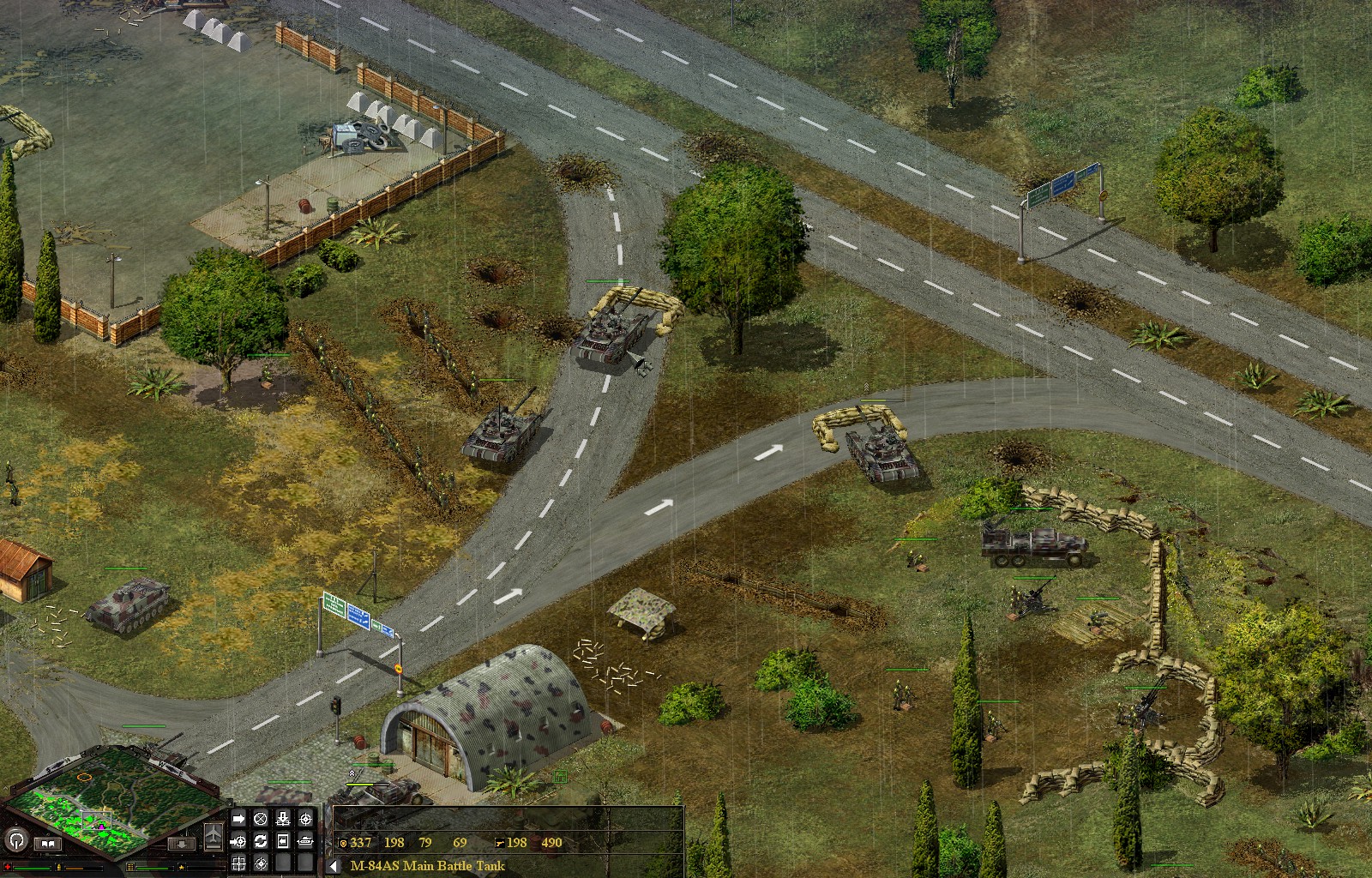The width and height of the screenshot is (1372, 878).
Task: Click the green health bar beside the red cross
Action: click(30, 868)
